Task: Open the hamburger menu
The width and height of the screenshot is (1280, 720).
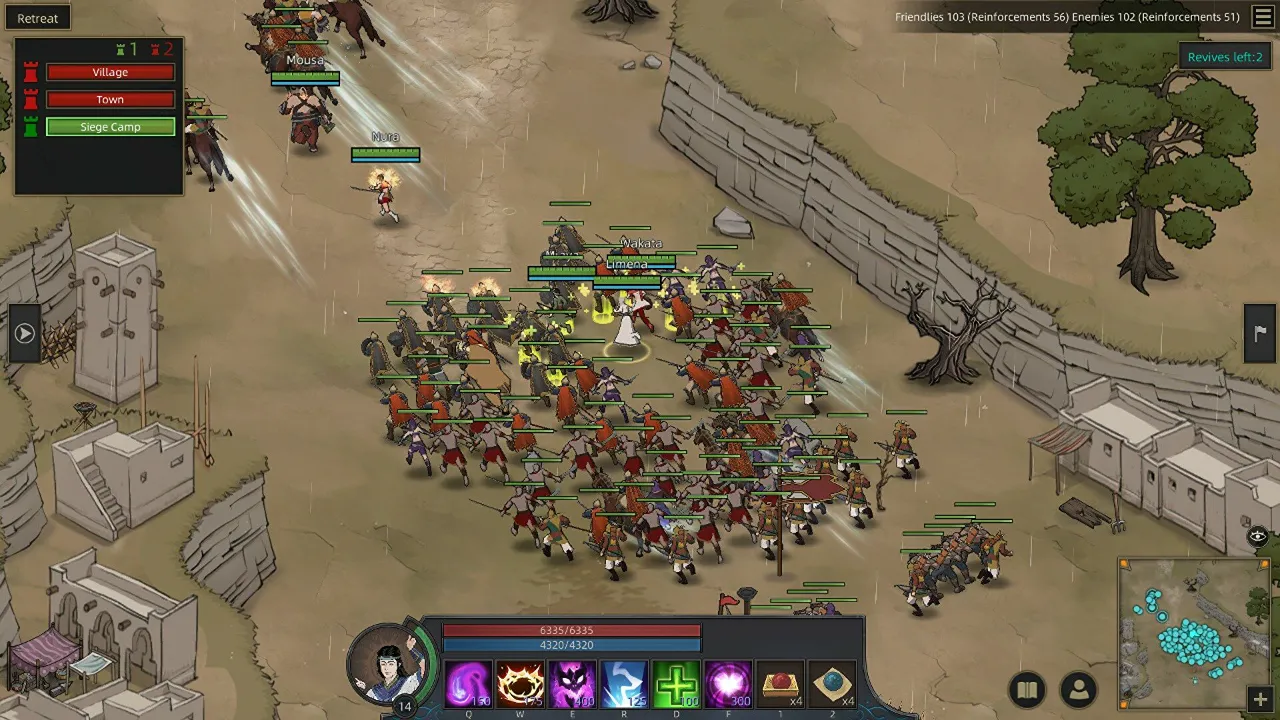Action: coord(1263,17)
